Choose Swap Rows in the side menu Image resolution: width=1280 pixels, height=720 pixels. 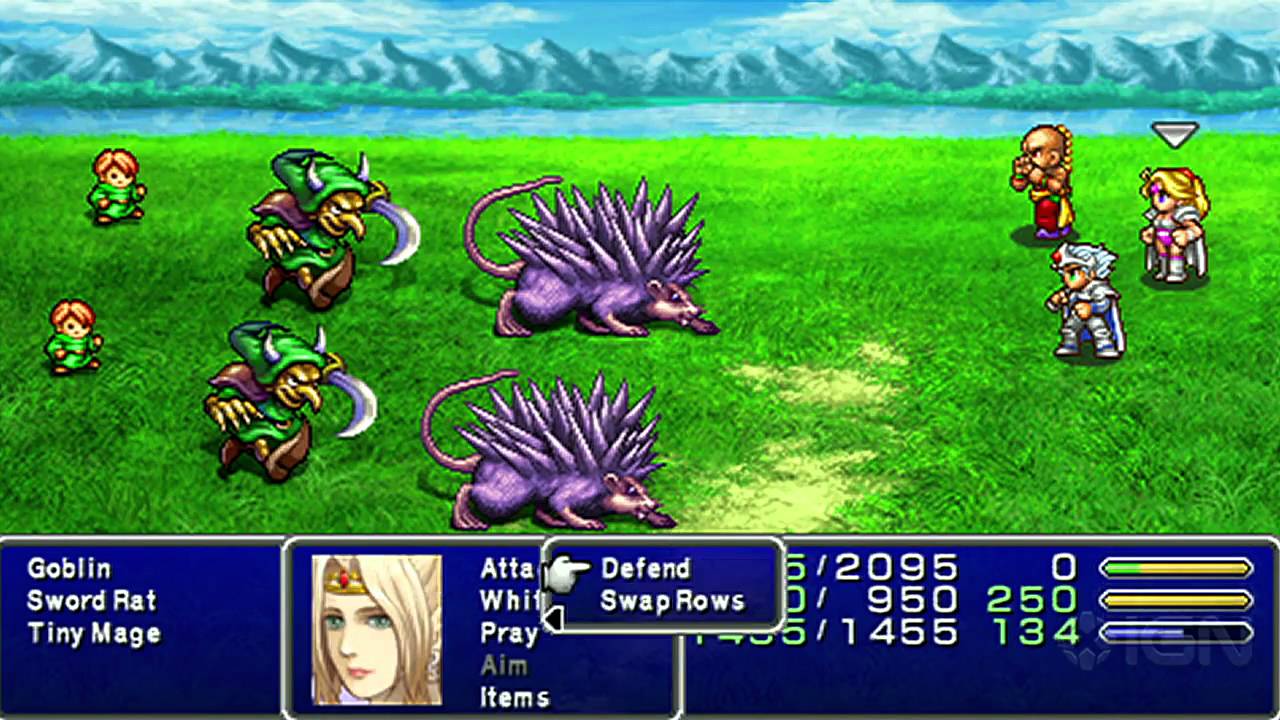point(672,602)
